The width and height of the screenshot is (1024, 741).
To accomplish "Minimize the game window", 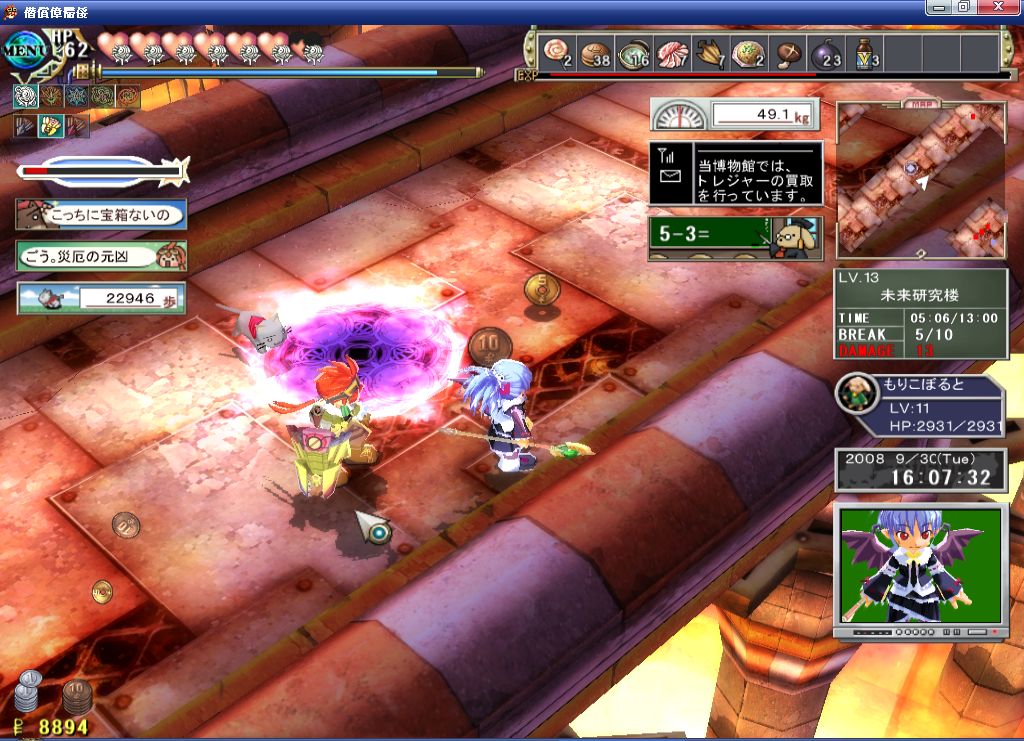I will [x=939, y=7].
